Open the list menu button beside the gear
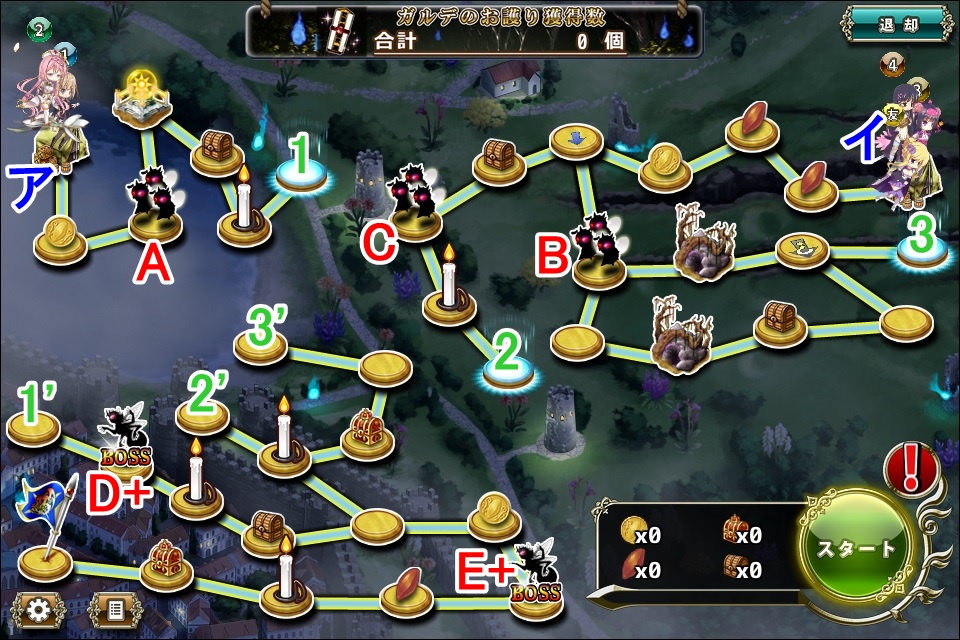Screen dimensions: 960x640 click(115, 608)
